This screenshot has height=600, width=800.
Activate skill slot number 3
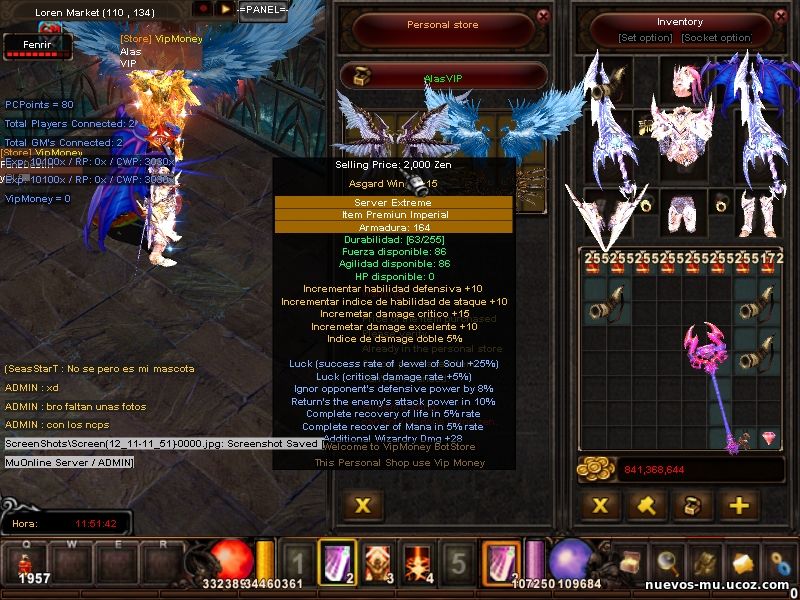click(377, 564)
